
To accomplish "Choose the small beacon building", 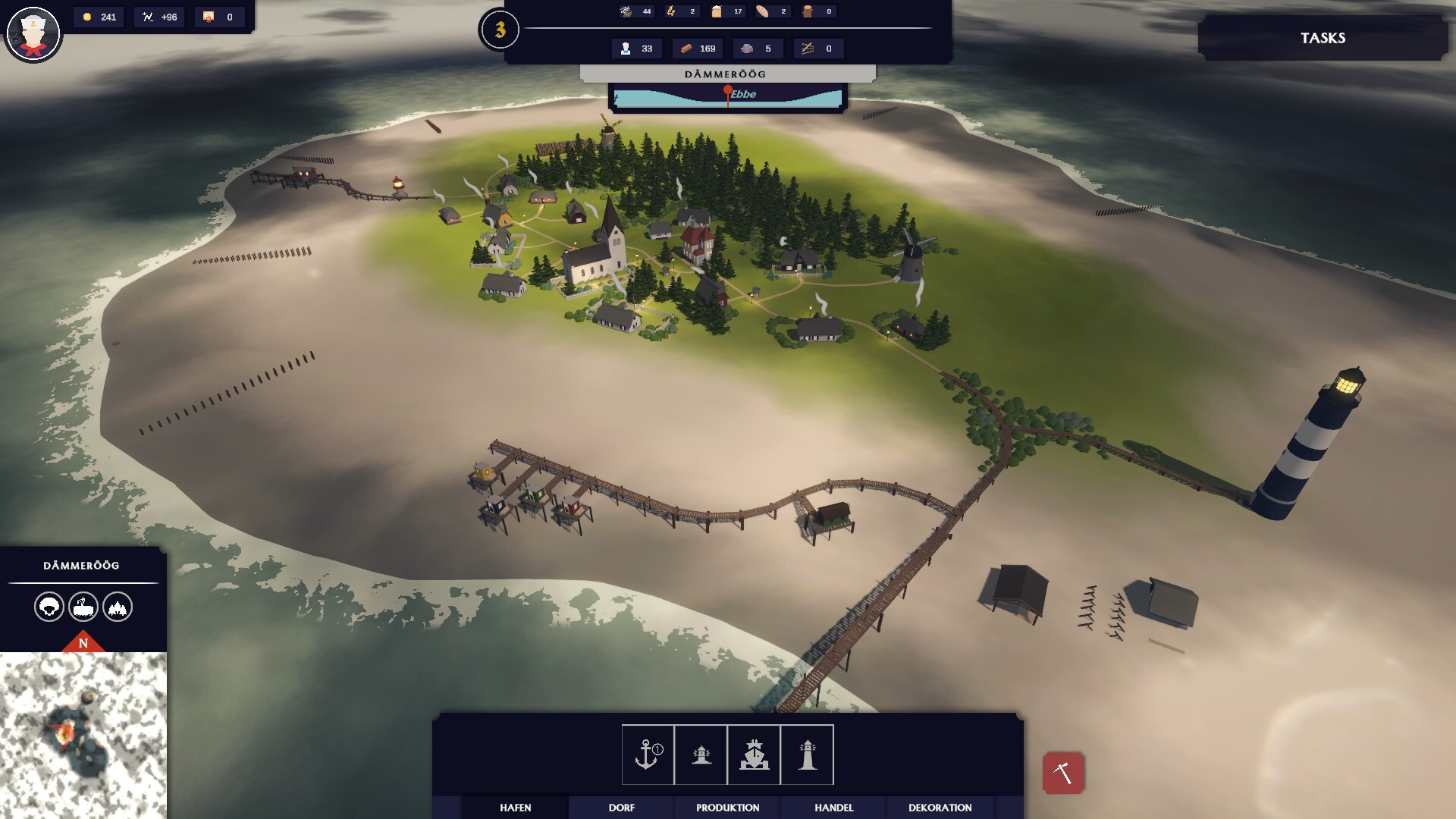I will (x=701, y=755).
